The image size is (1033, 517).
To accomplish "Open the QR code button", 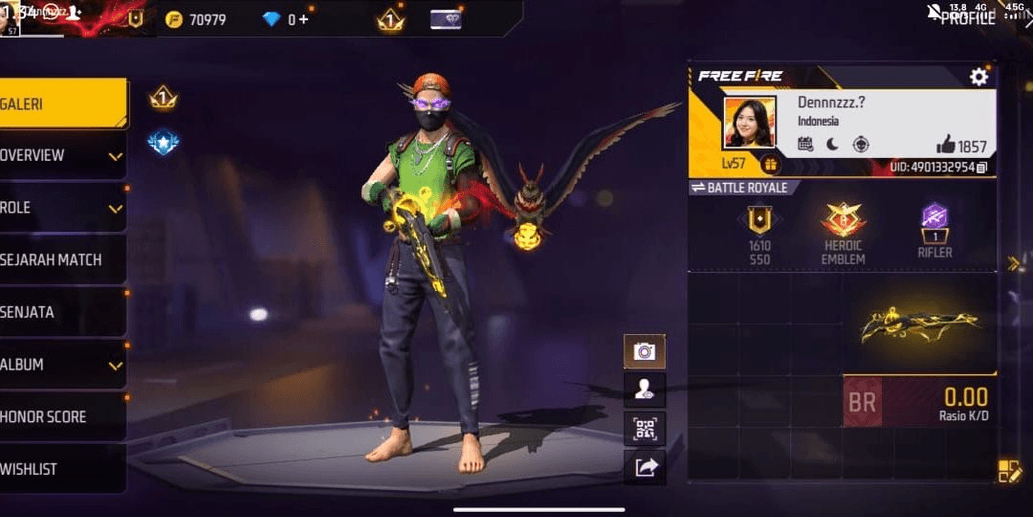I will click(x=644, y=429).
